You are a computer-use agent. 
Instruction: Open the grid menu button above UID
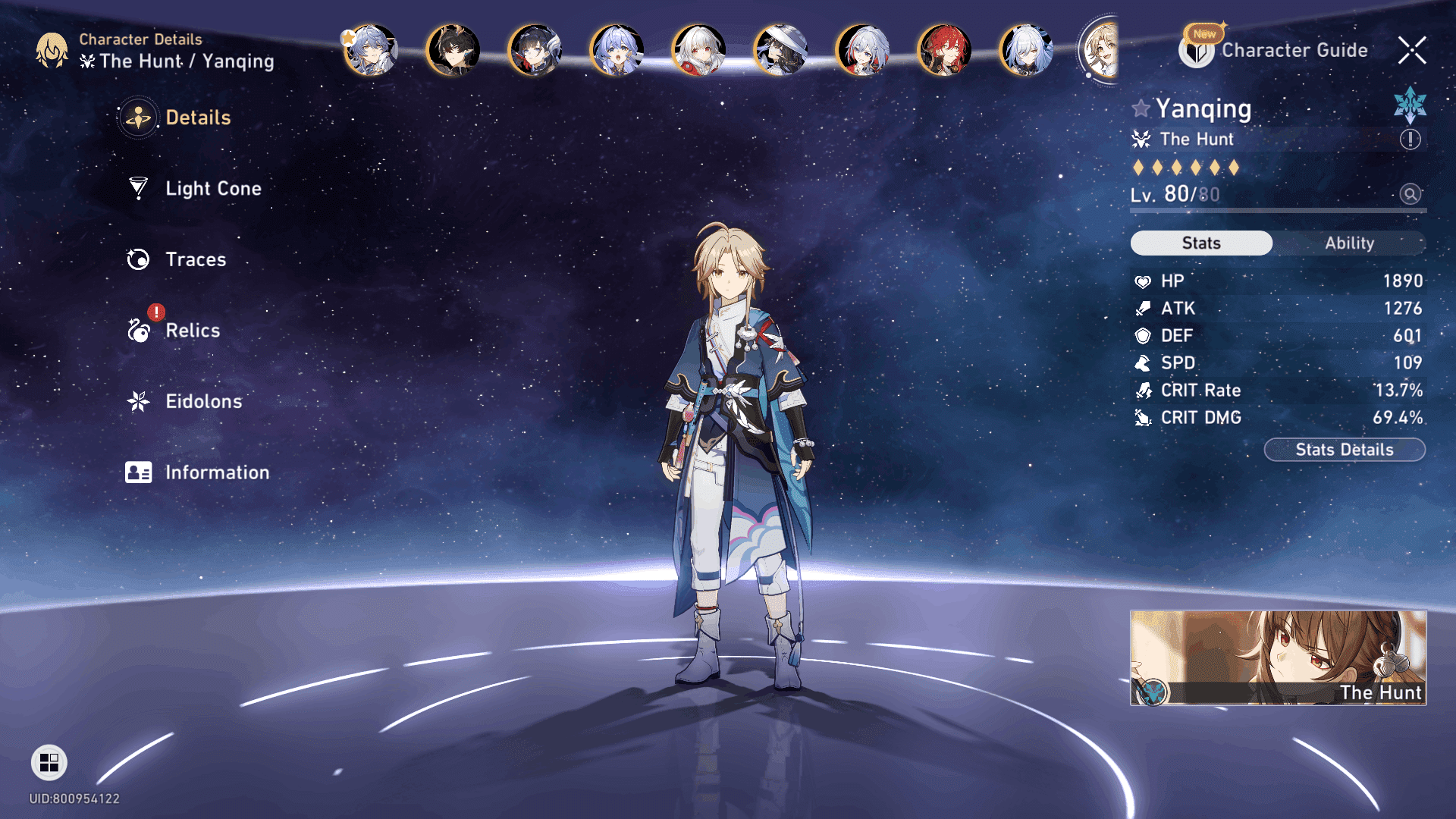[x=49, y=763]
